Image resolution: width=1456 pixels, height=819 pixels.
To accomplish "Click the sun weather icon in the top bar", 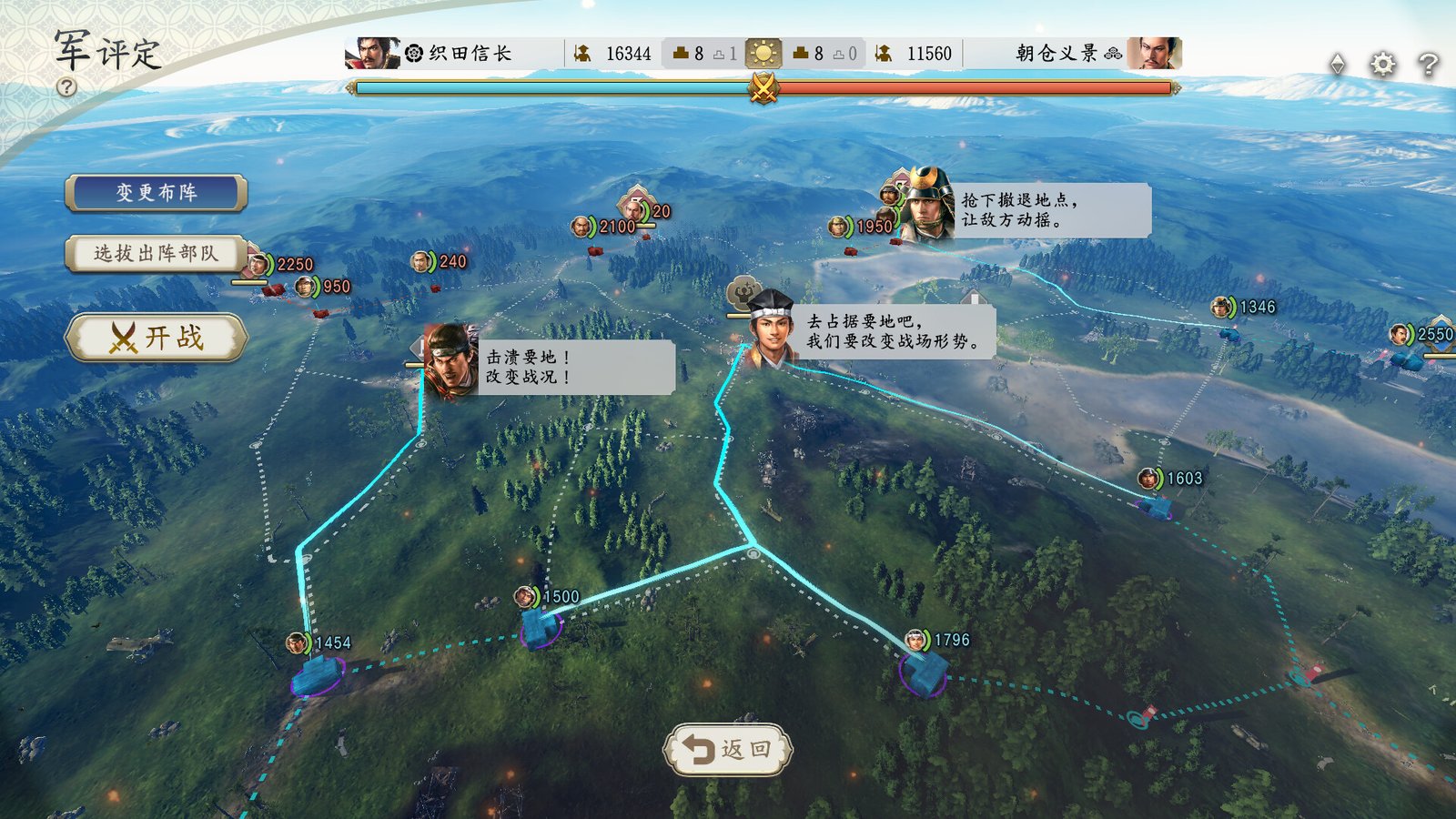I will pos(763,53).
